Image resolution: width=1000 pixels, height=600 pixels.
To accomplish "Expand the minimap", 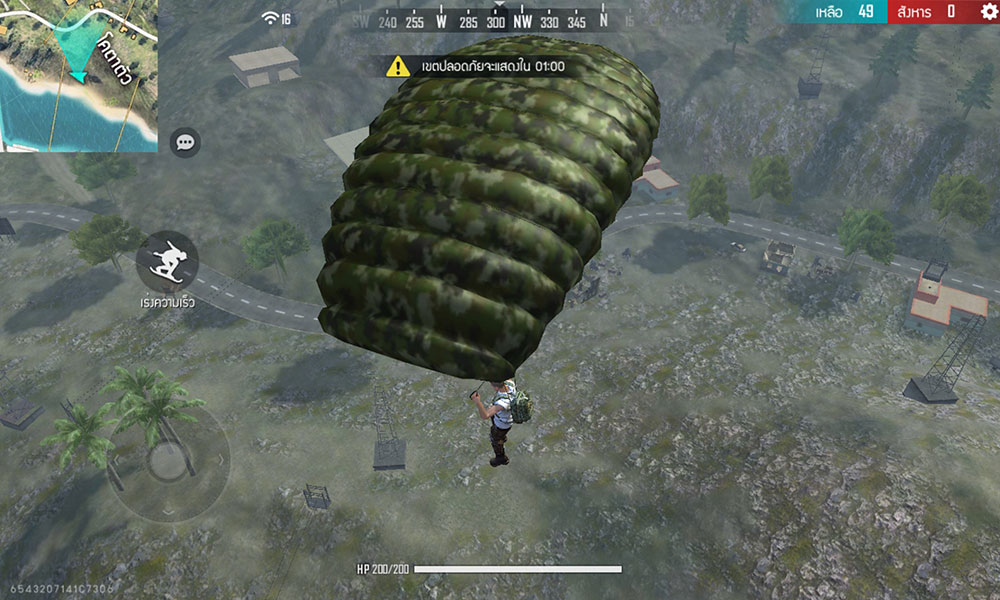I will pos(78,75).
